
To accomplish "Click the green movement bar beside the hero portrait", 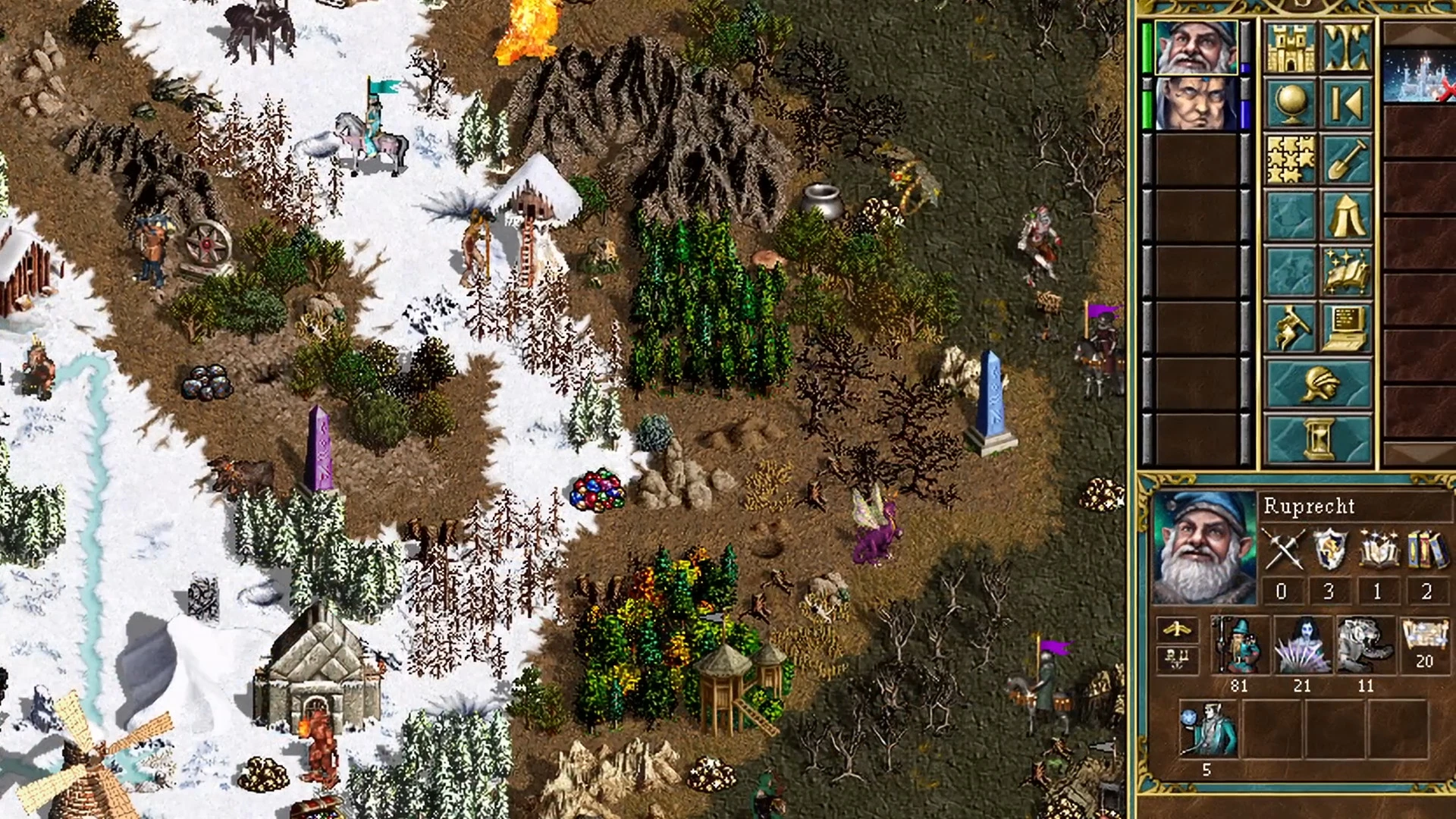I will point(1147,49).
